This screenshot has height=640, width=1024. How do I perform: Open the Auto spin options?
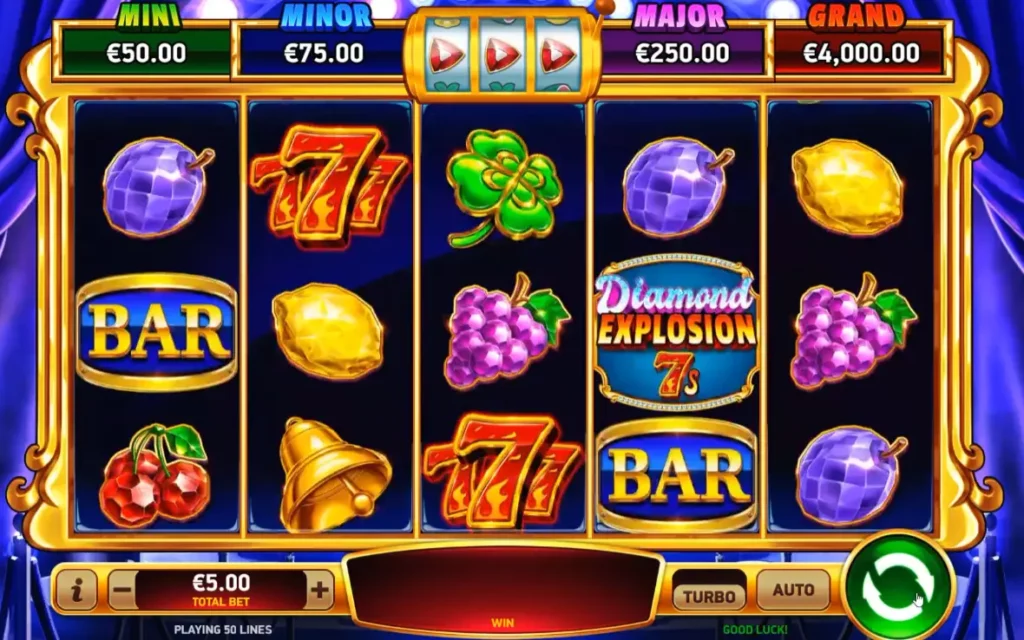click(x=793, y=590)
